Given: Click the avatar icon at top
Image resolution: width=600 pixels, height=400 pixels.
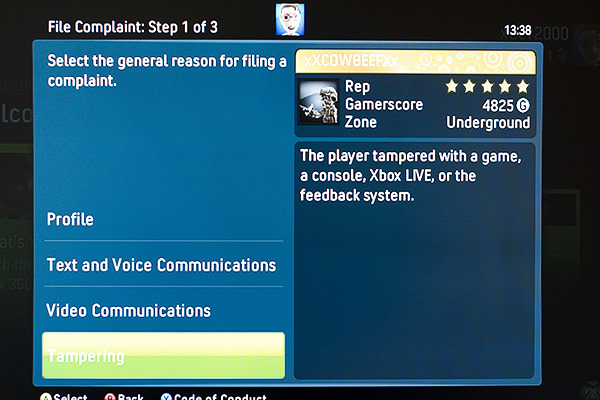Looking at the screenshot, I should click(289, 19).
